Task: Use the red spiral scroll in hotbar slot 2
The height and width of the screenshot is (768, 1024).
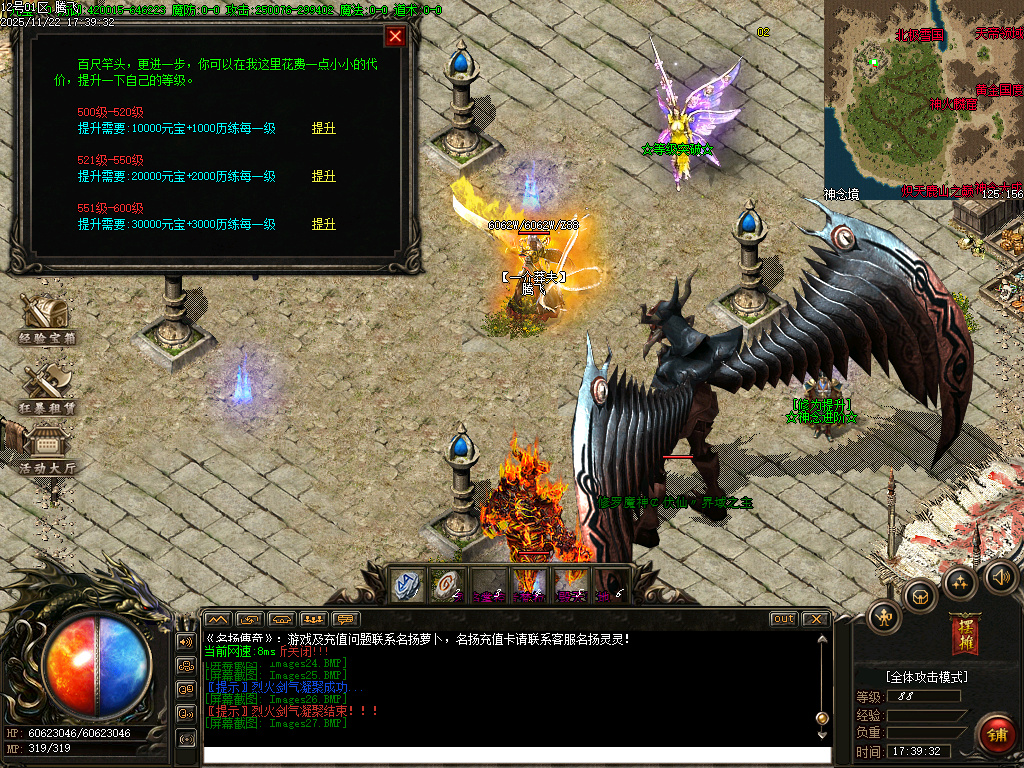Action: (449, 585)
